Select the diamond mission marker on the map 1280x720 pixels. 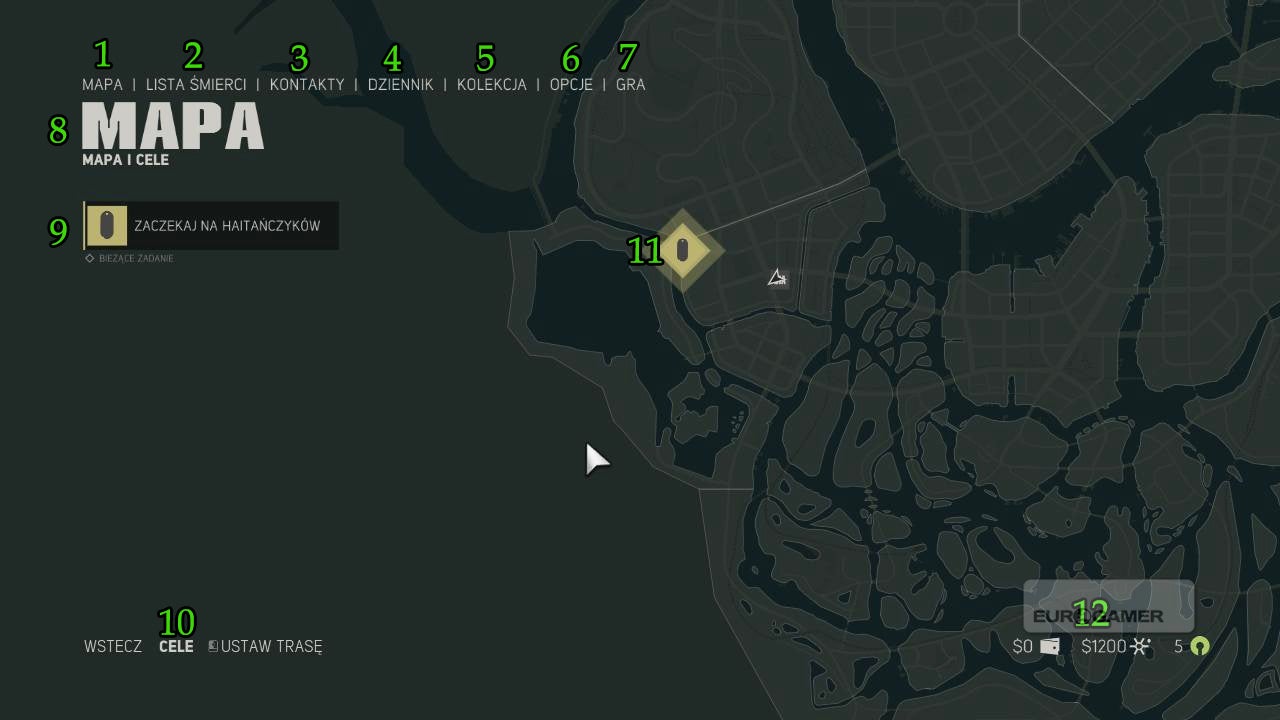pyautogui.click(x=683, y=251)
